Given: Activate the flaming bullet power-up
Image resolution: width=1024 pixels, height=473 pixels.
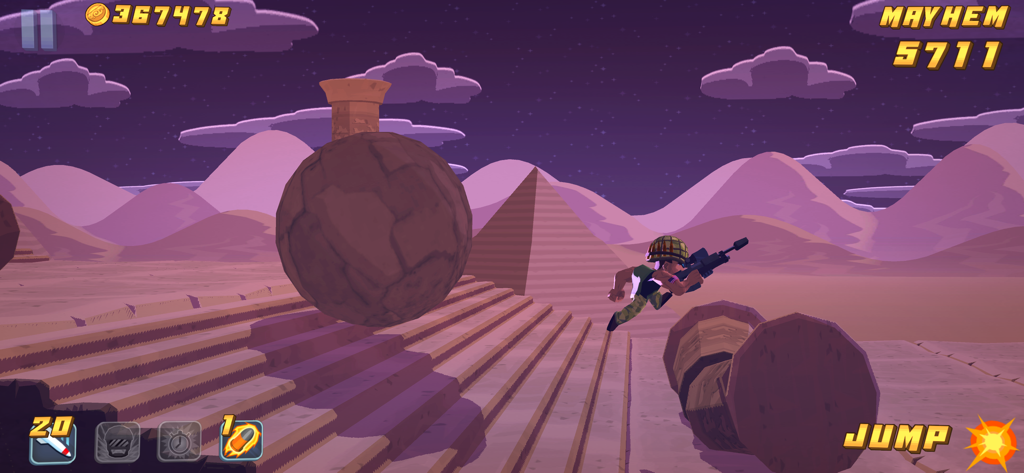Looking at the screenshot, I should [x=242, y=440].
